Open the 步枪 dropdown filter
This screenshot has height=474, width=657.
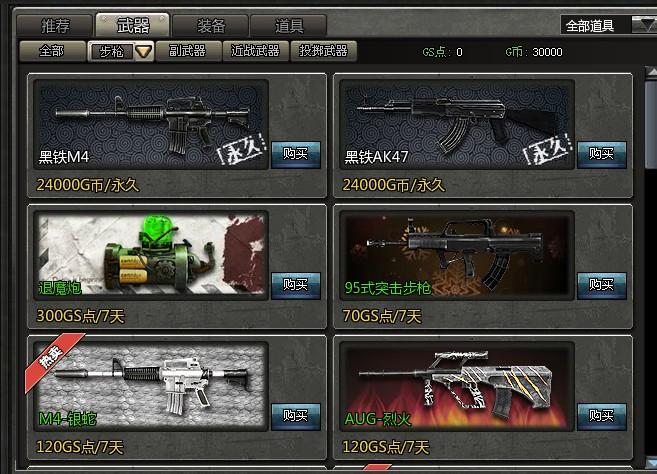tap(143, 52)
